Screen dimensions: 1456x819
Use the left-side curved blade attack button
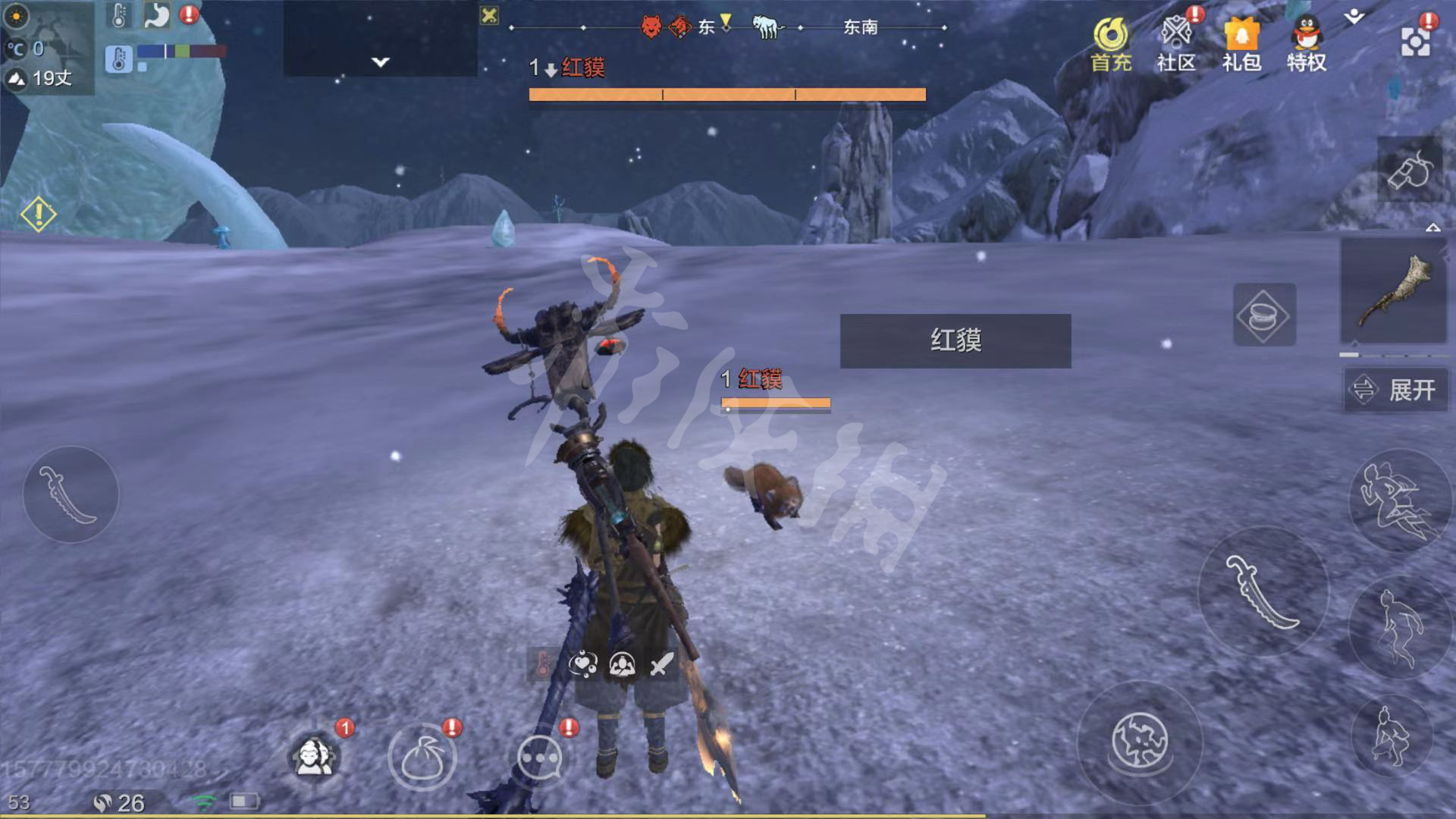click(71, 494)
